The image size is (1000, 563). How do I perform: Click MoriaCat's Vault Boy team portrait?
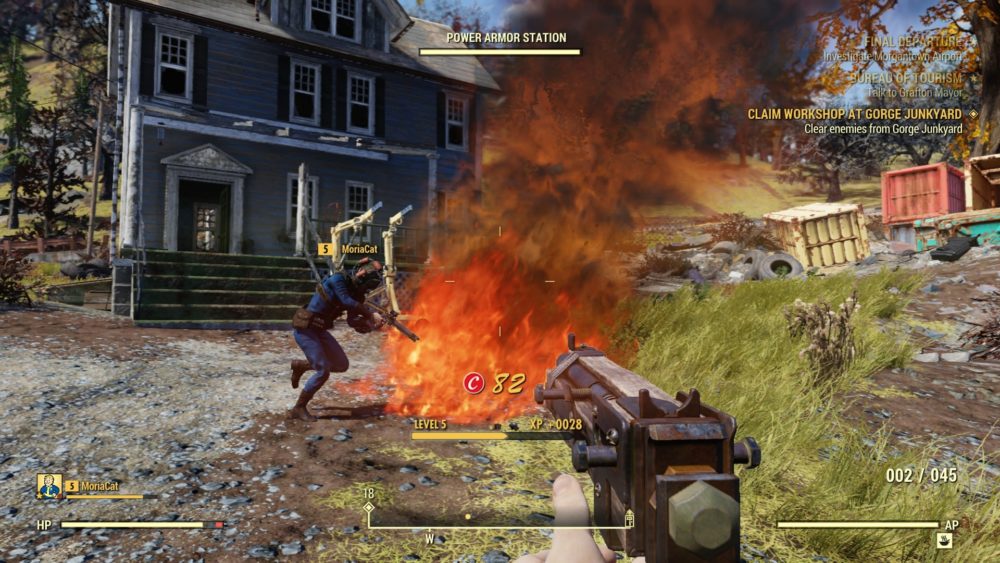coord(50,486)
